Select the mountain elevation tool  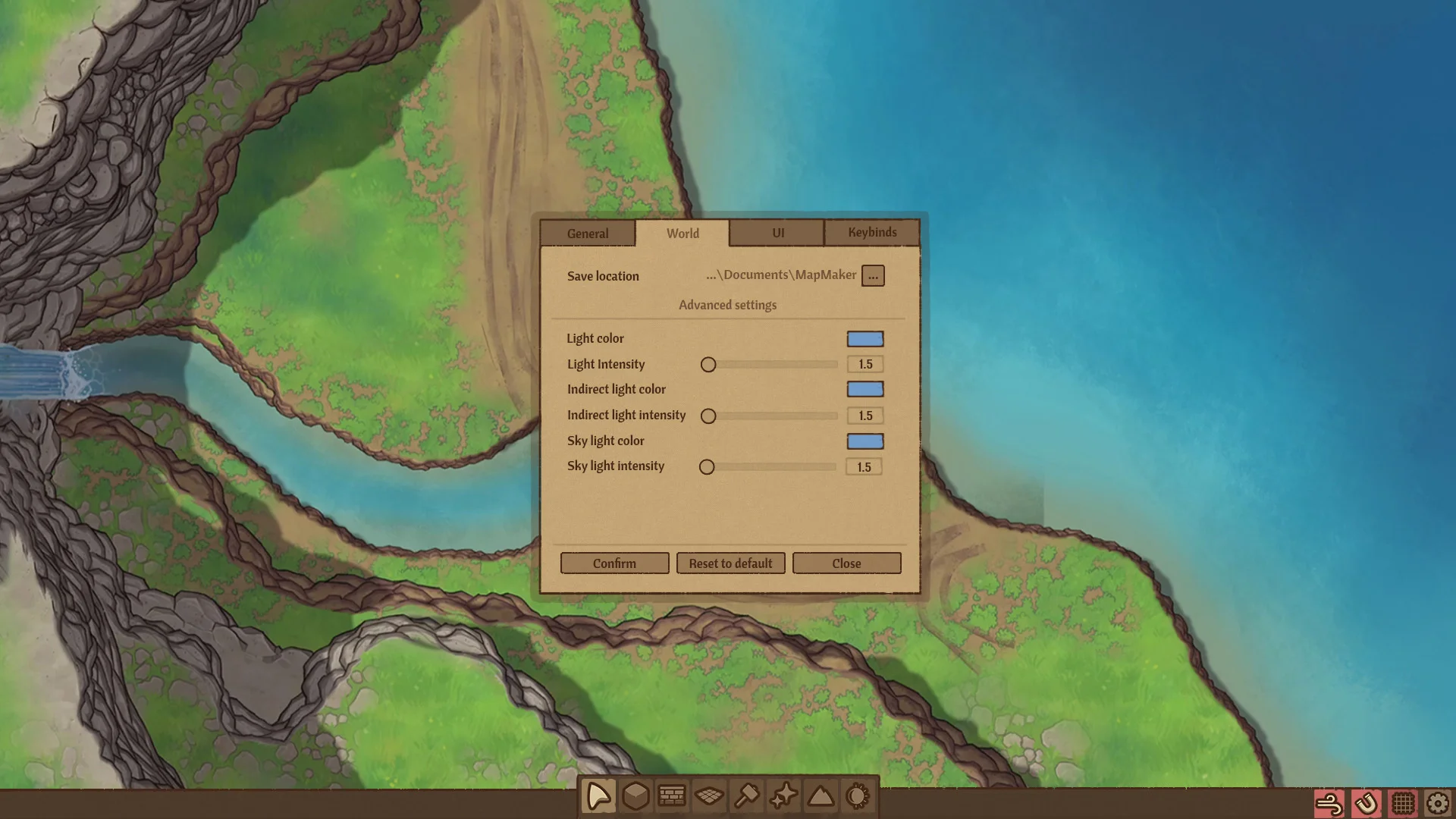tap(821, 795)
